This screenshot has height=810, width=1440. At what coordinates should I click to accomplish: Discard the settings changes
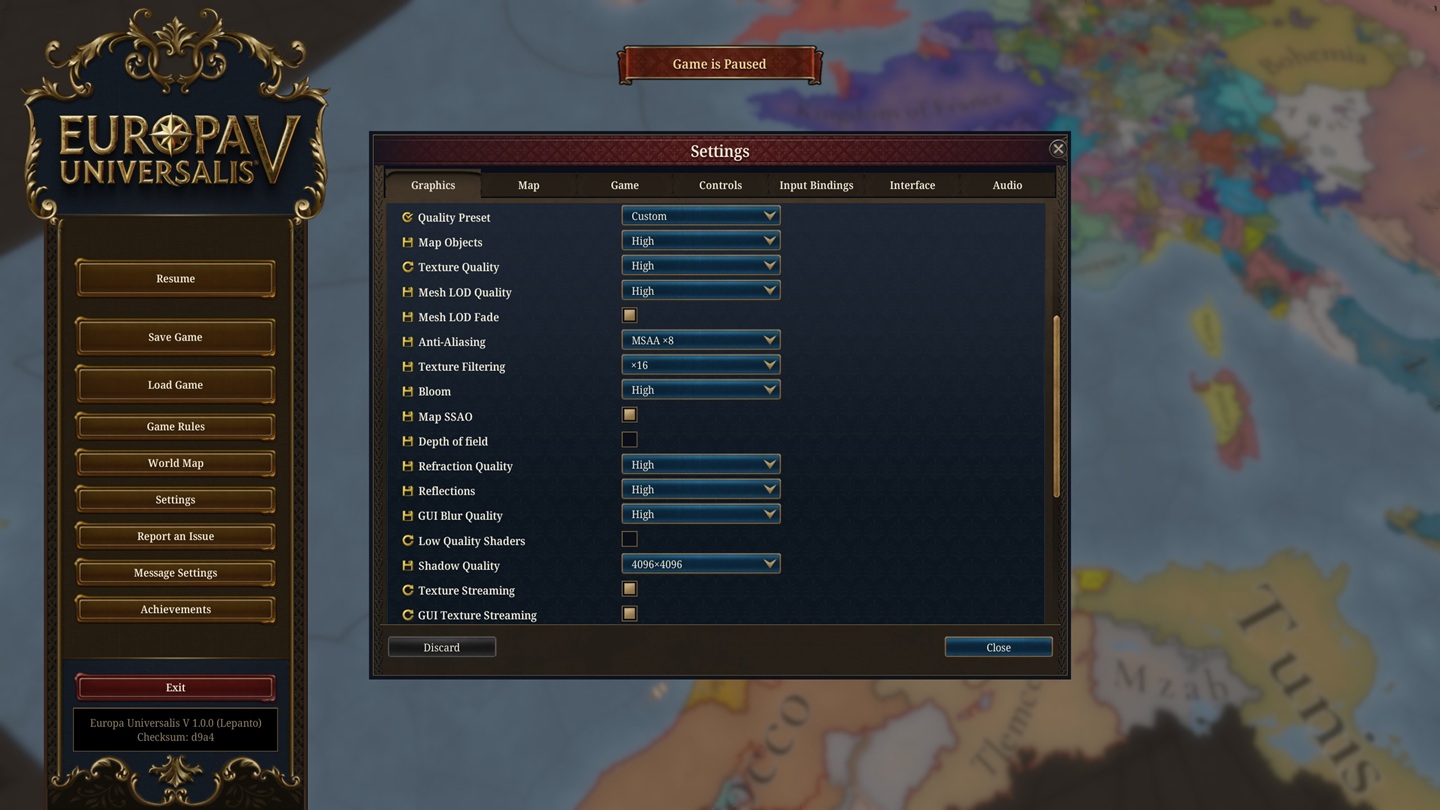point(441,648)
